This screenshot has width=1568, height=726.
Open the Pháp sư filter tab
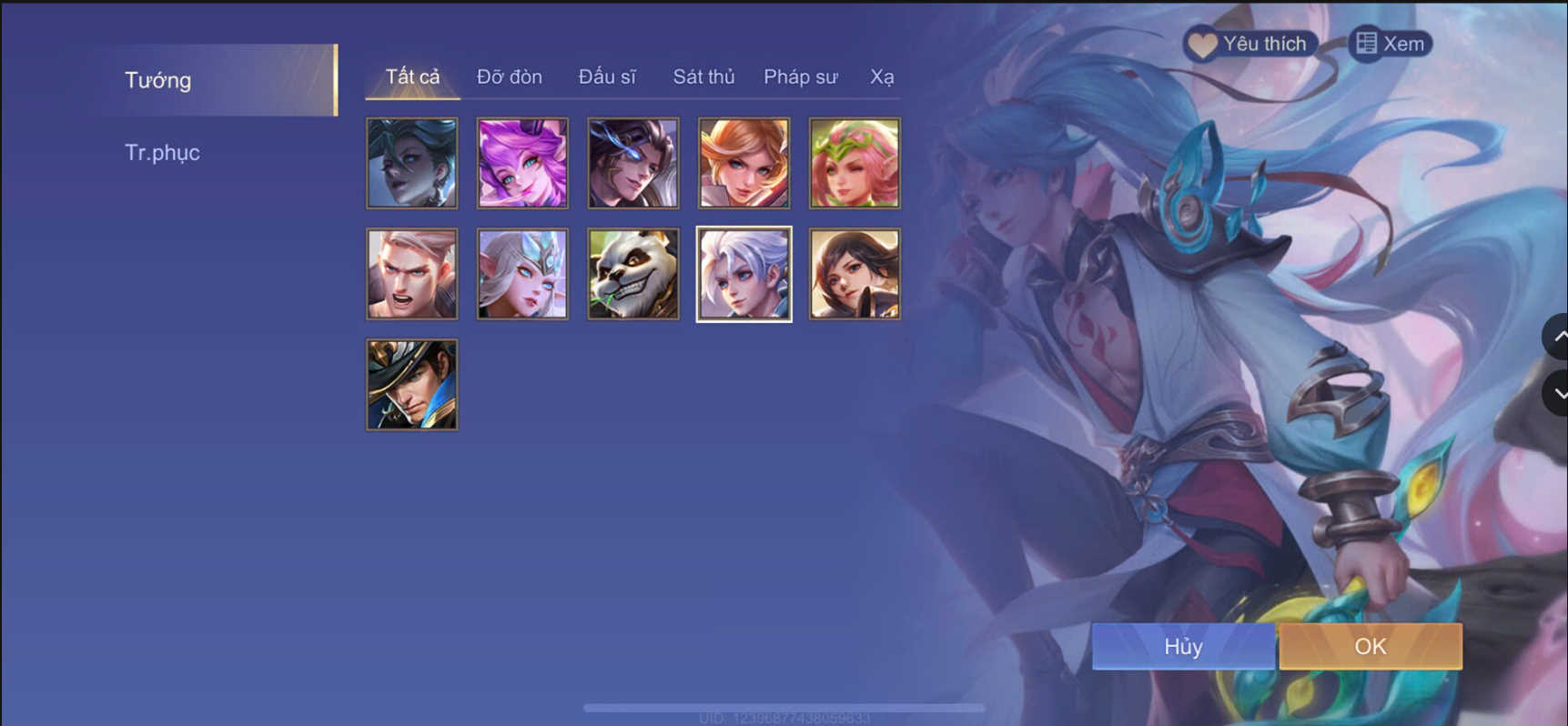pos(799,76)
